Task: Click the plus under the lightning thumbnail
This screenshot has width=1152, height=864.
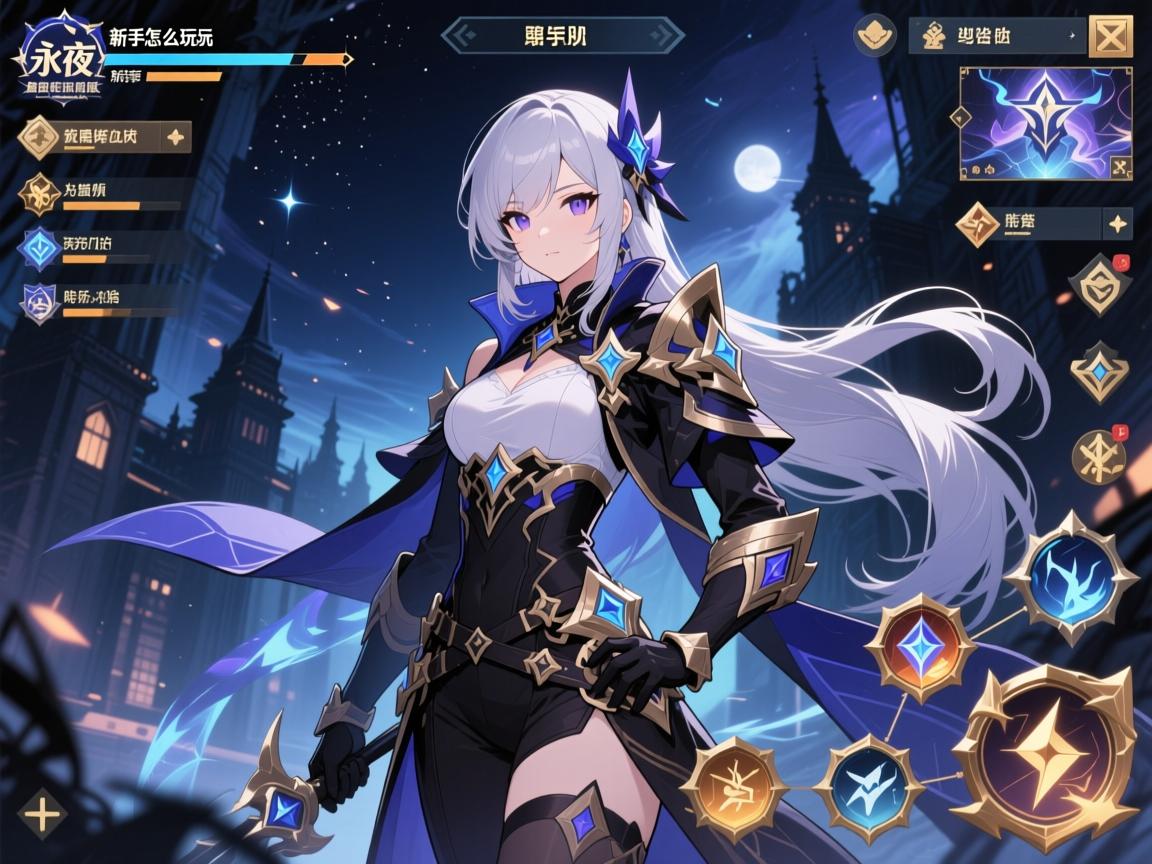Action: point(1116,224)
